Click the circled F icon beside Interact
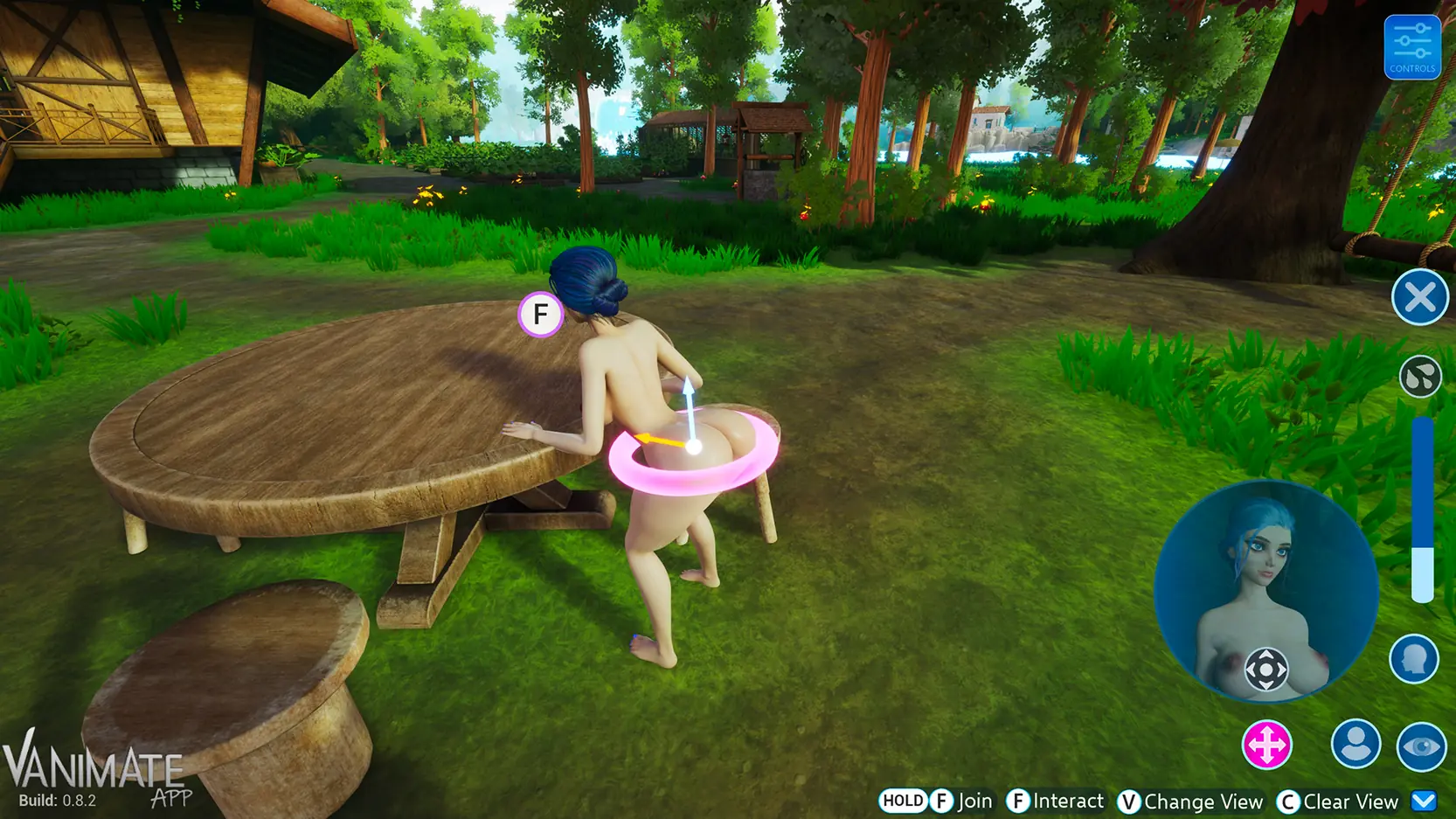This screenshot has width=1456, height=819. tap(1019, 800)
